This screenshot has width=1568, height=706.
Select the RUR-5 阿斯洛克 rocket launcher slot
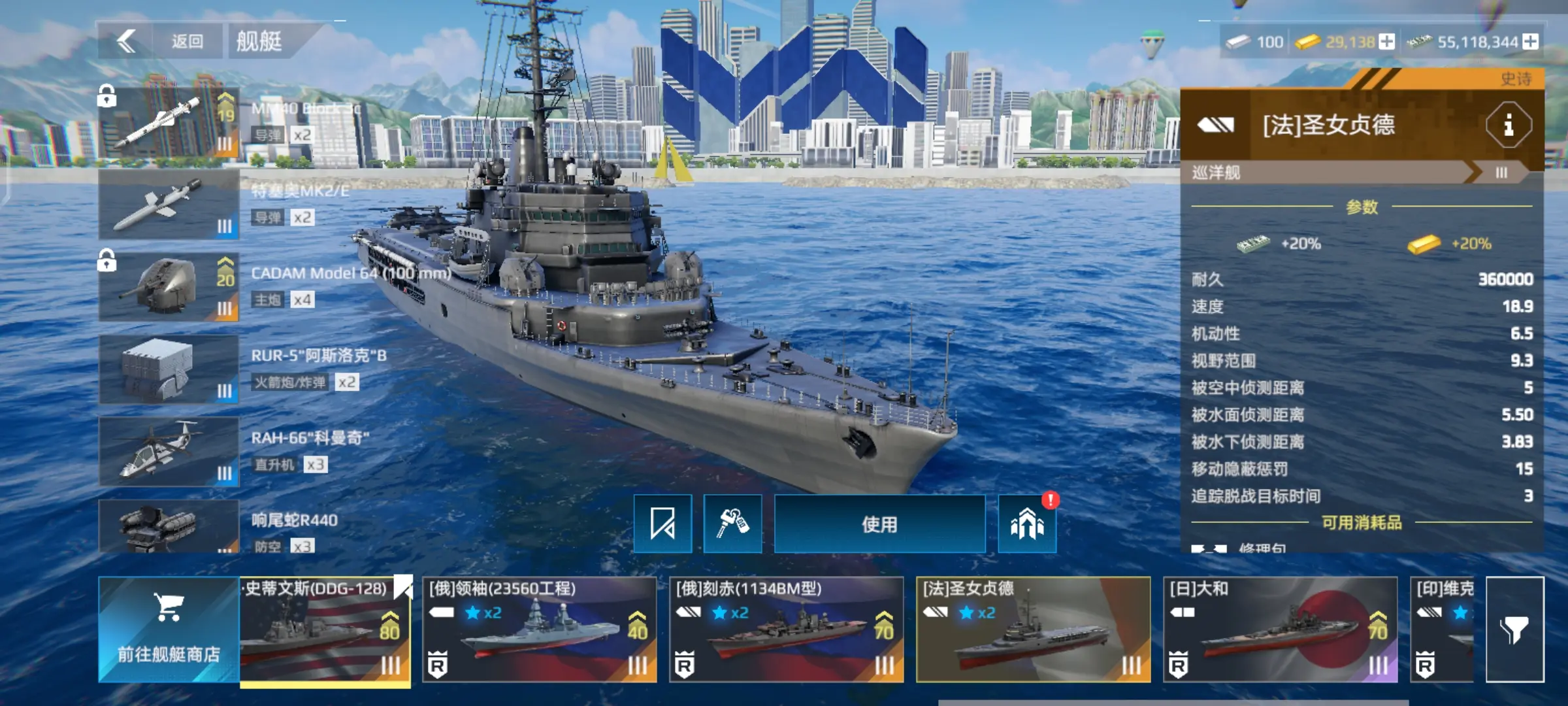(x=169, y=369)
